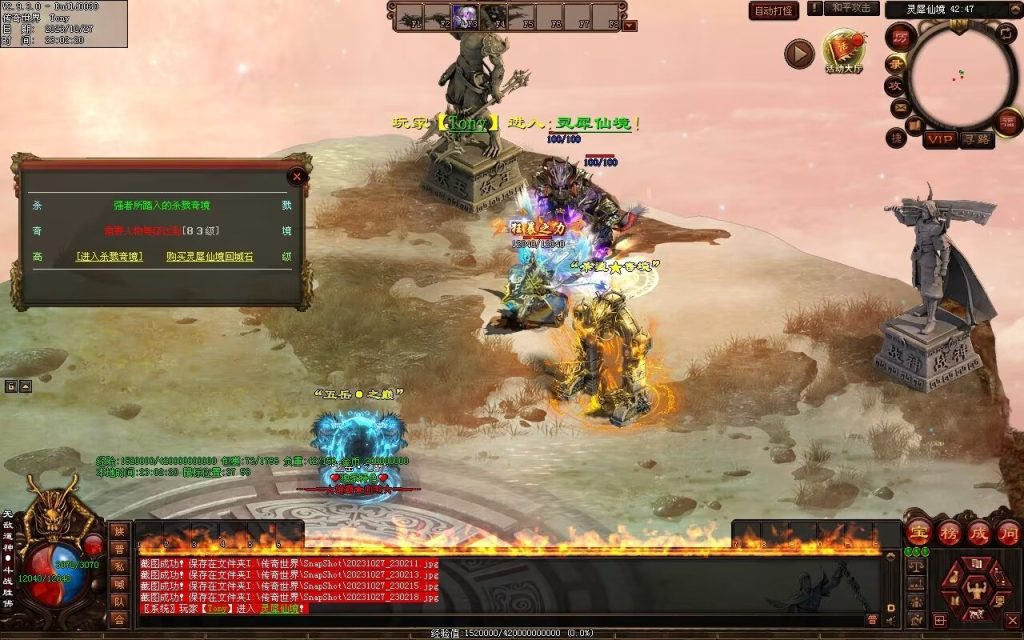This screenshot has width=1024, height=640.
Task: Choose the 进入杀戮奇境 option
Action: pos(109,257)
